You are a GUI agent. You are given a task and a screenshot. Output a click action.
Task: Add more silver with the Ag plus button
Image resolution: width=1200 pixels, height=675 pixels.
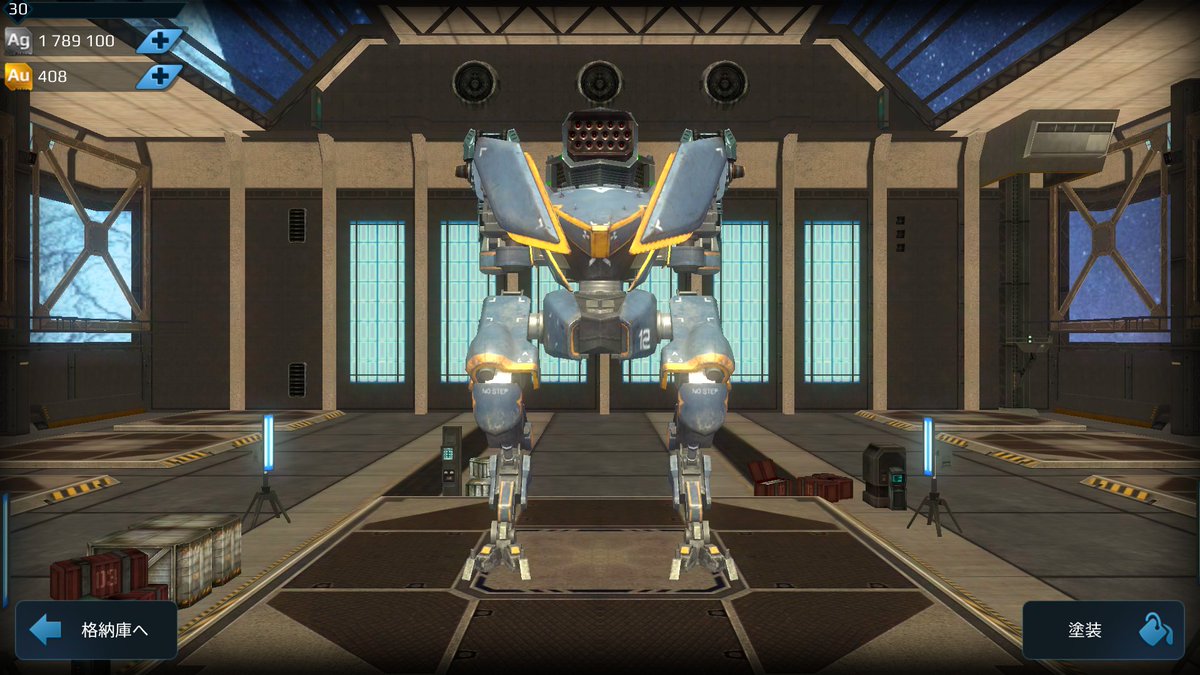[x=160, y=41]
